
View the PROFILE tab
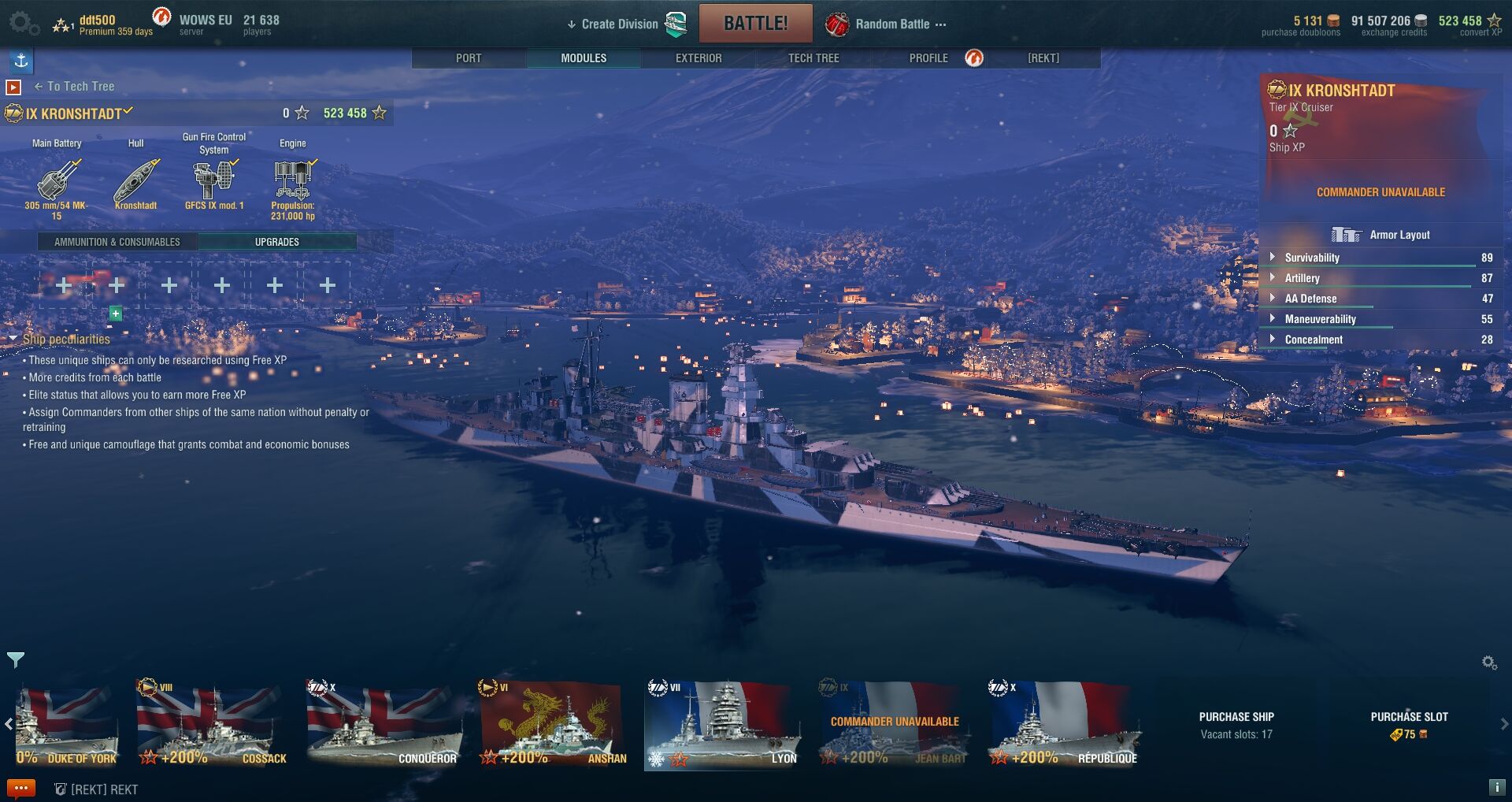(x=928, y=58)
